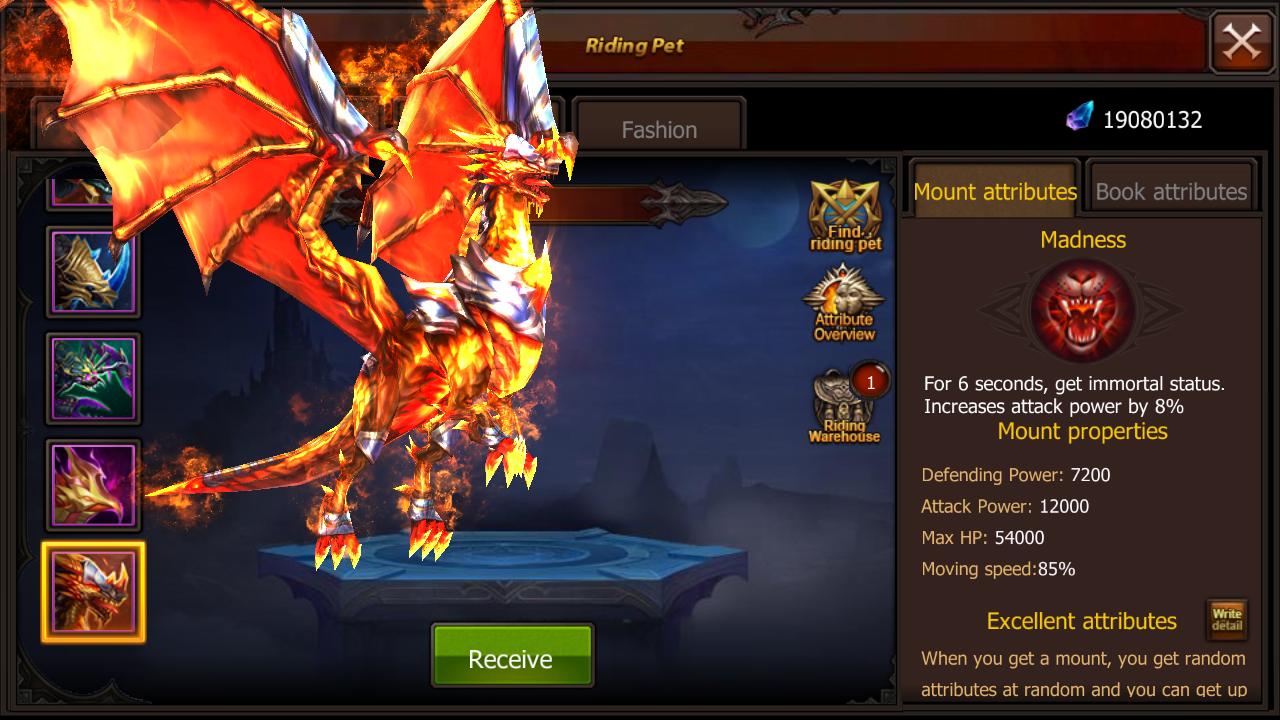Switch to Book attributes tab
This screenshot has width=1280, height=720.
click(x=1171, y=191)
